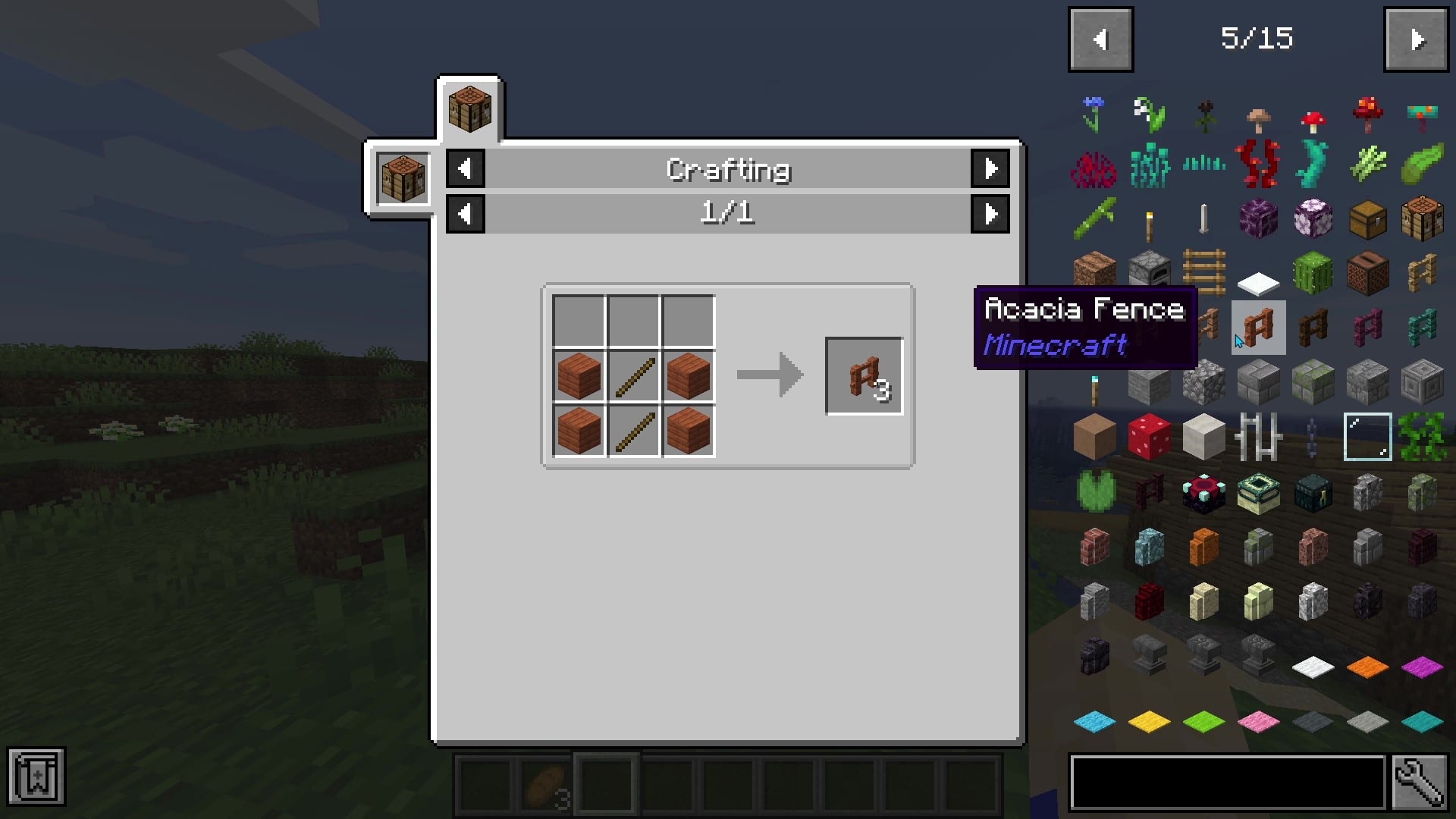Click the left arrow beside the Crafting title
Viewport: 1456px width, 819px height.
point(465,169)
